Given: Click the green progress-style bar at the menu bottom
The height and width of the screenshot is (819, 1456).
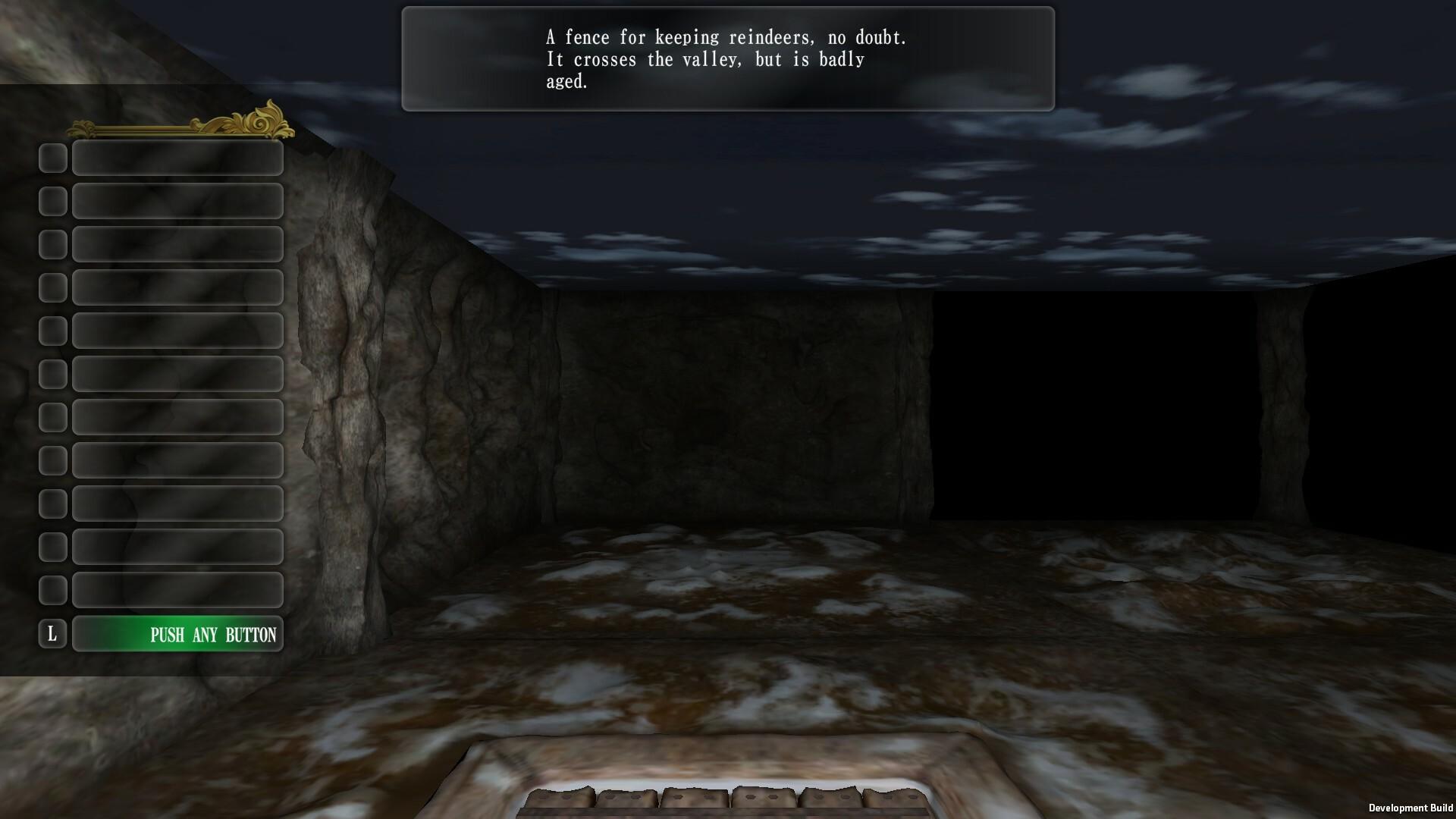Looking at the screenshot, I should [x=177, y=635].
